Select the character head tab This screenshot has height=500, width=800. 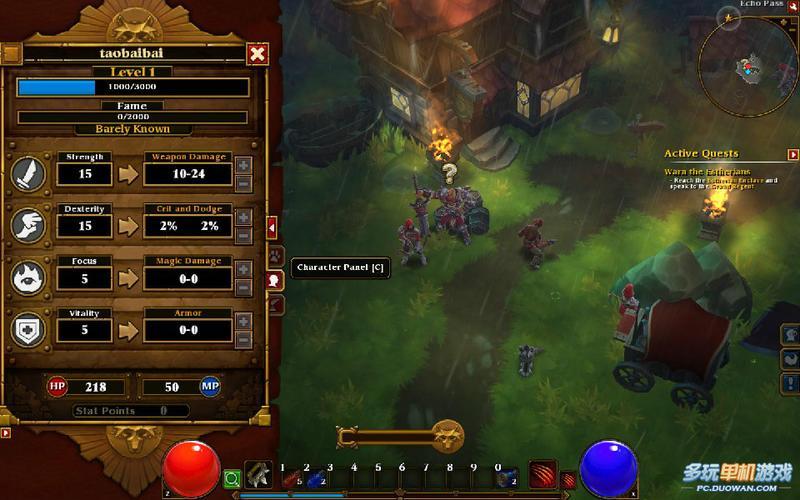(x=275, y=280)
